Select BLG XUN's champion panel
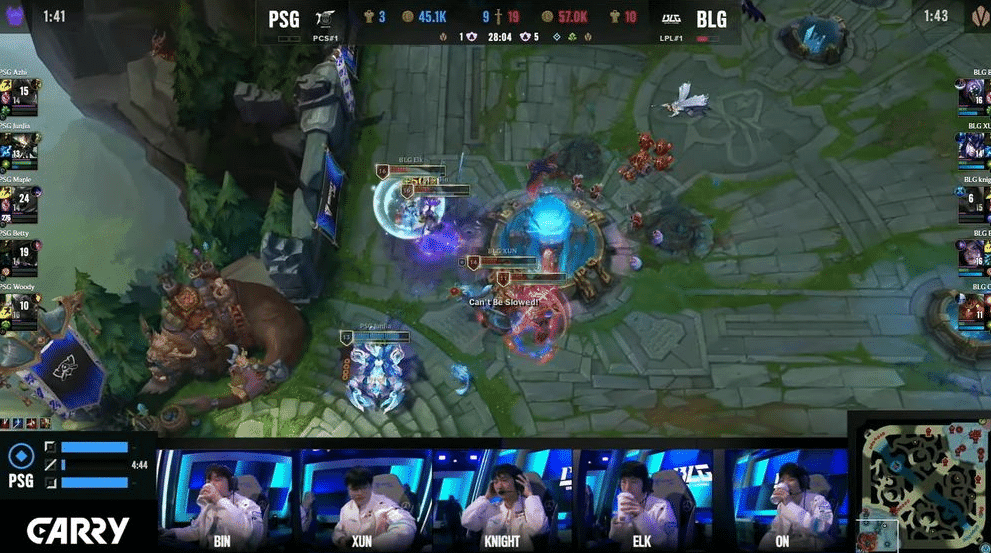Image resolution: width=991 pixels, height=553 pixels. (x=972, y=146)
